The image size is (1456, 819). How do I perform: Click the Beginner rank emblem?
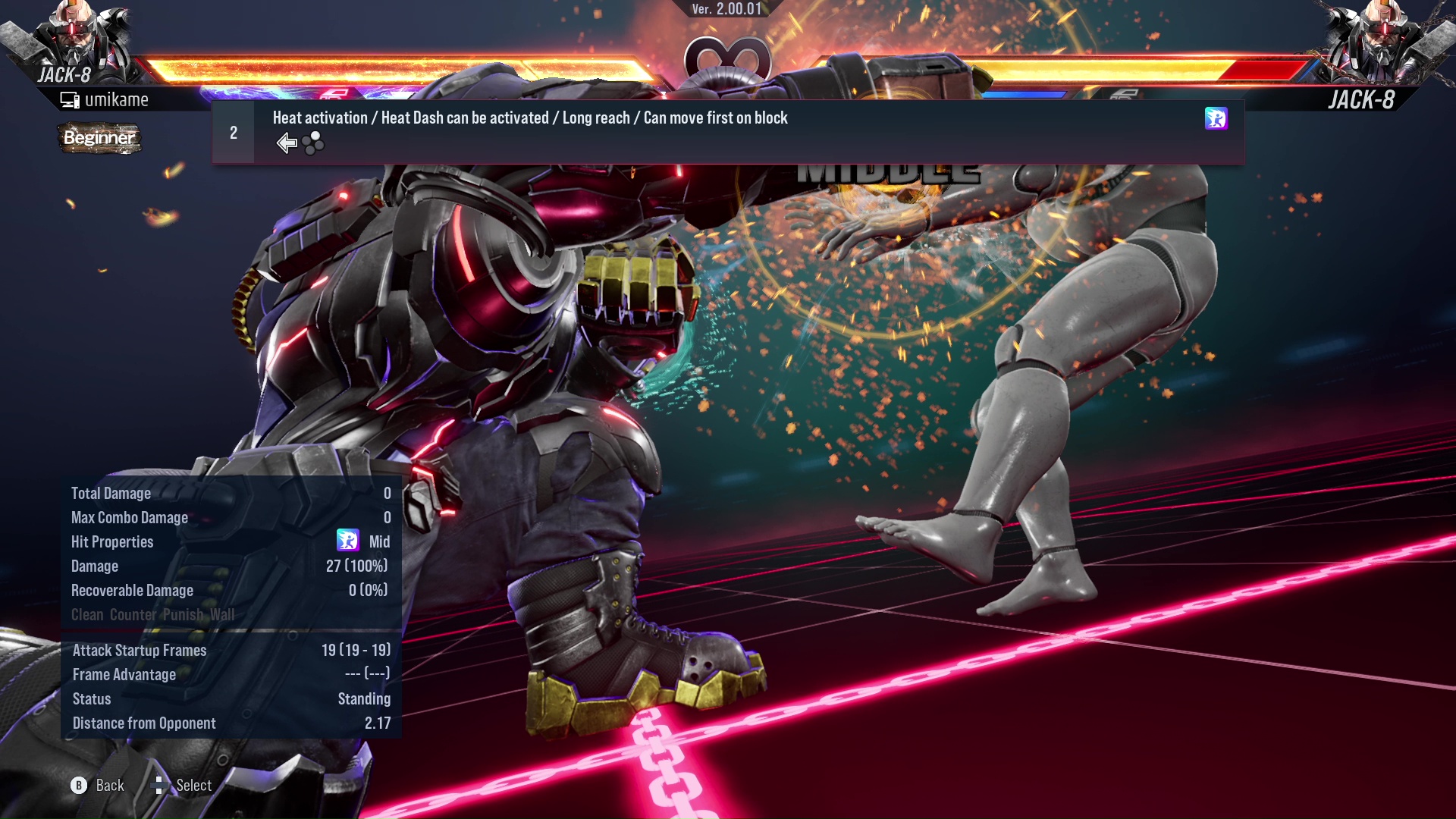click(99, 138)
